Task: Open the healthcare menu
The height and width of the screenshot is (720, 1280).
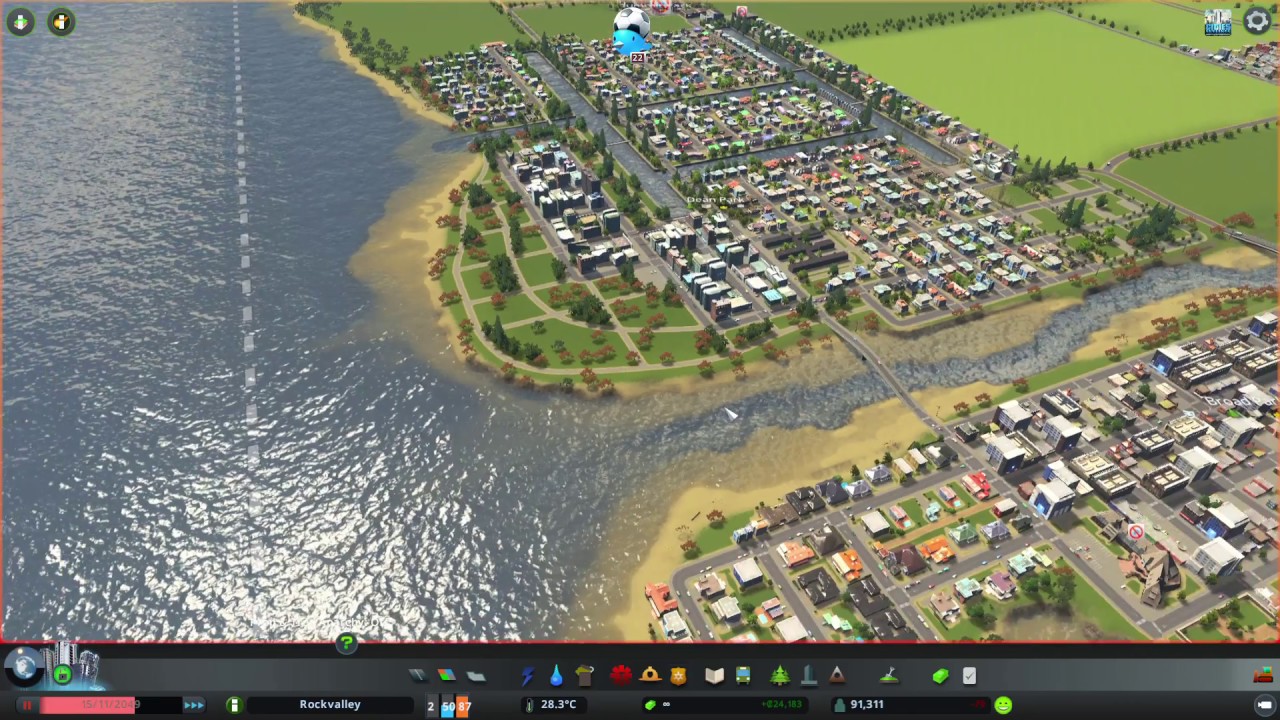Action: (x=620, y=676)
